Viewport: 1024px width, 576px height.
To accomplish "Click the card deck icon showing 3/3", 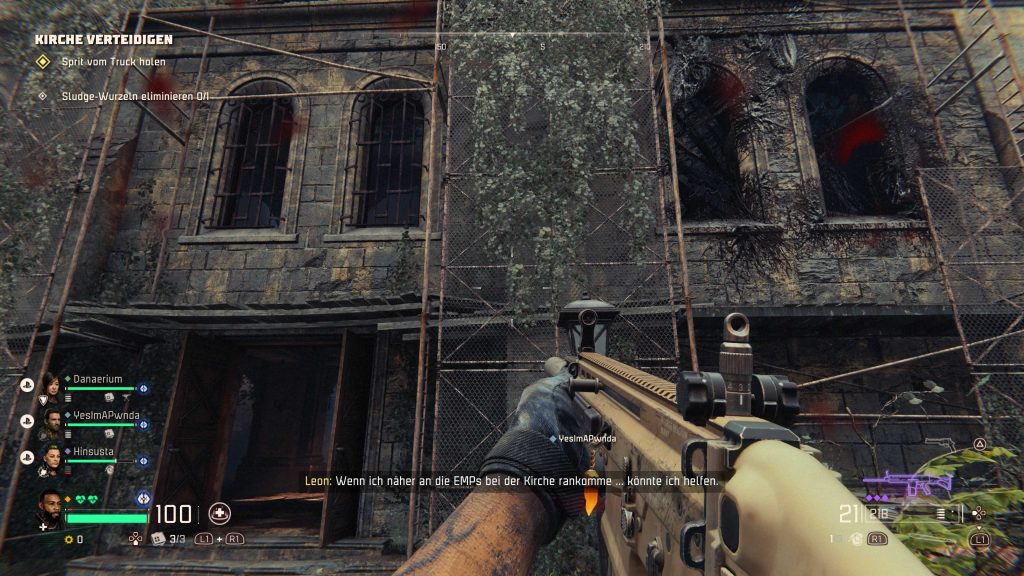I will pyautogui.click(x=157, y=539).
